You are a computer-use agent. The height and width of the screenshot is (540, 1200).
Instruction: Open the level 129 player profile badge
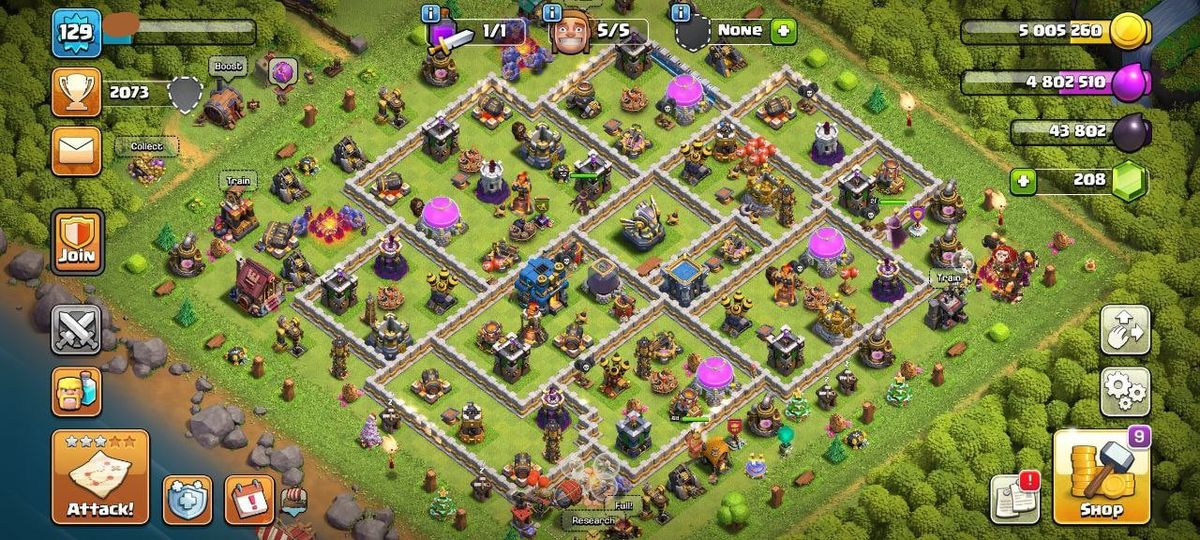[x=77, y=33]
